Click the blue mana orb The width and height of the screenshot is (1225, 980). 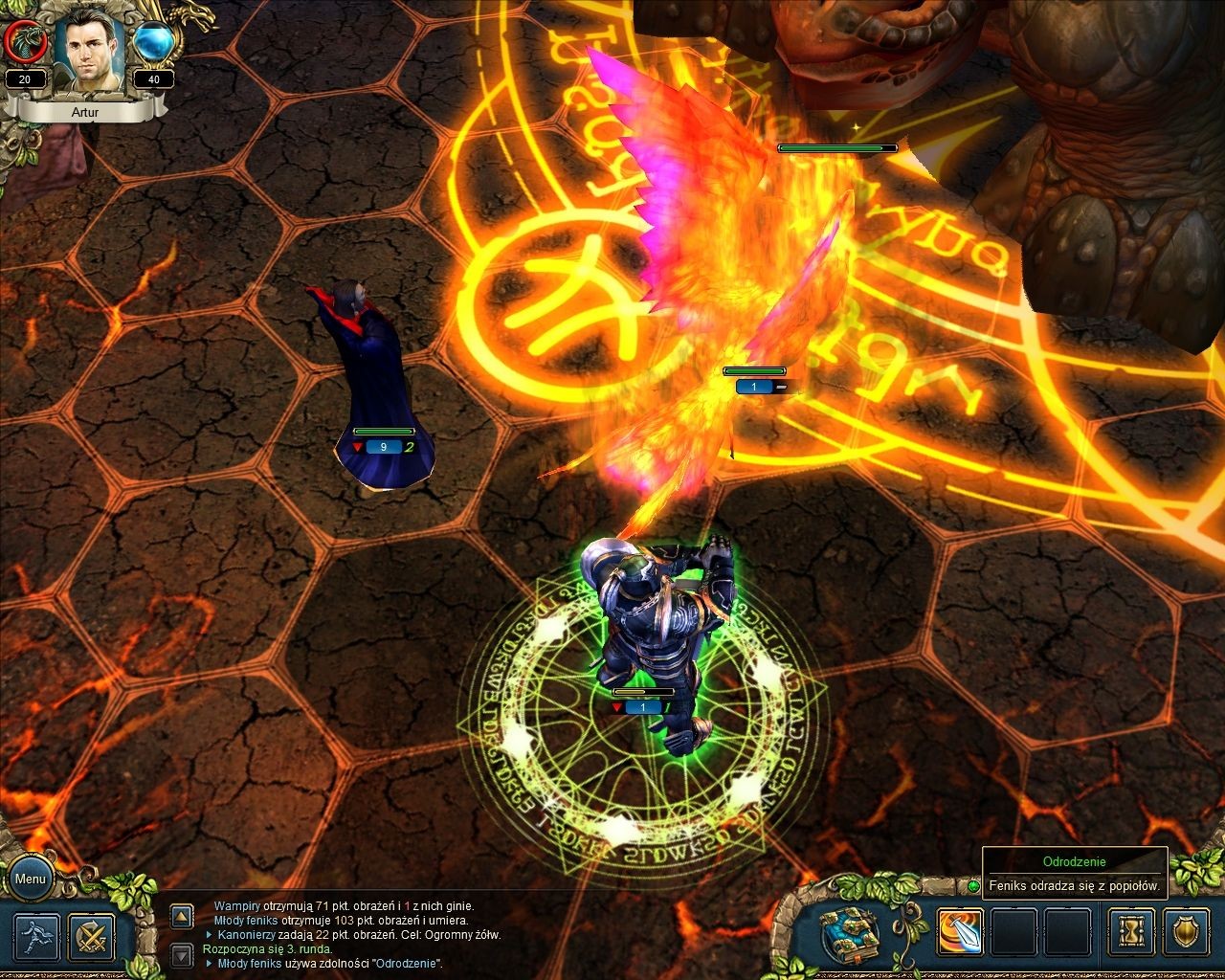pyautogui.click(x=153, y=42)
